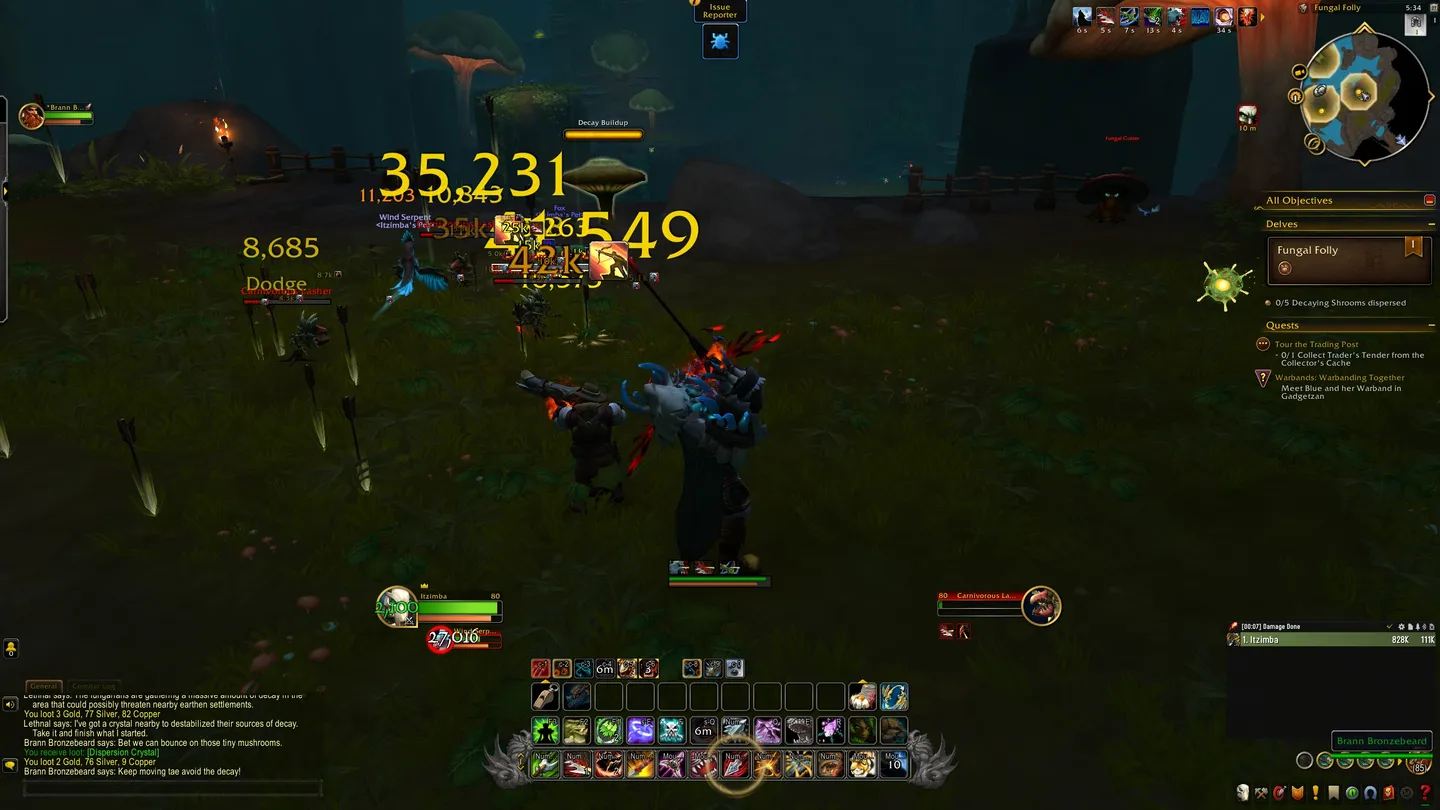Collapse the Quests section in the objective tracker
The image size is (1440, 810).
[1434, 325]
